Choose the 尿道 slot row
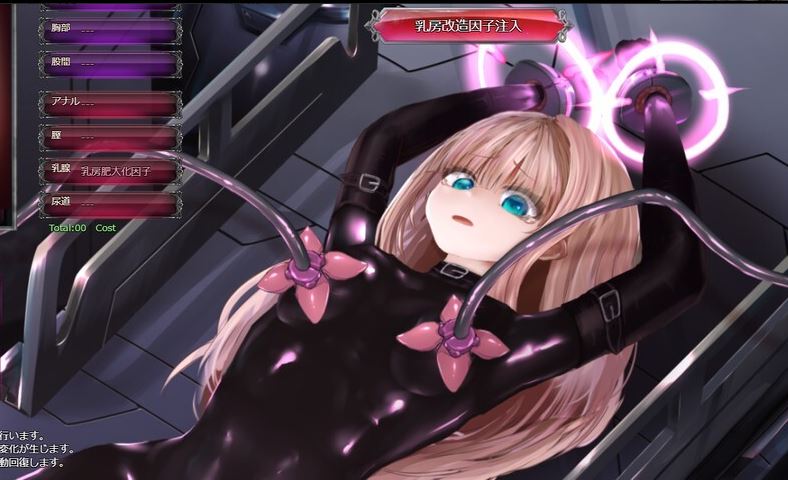 pos(110,204)
